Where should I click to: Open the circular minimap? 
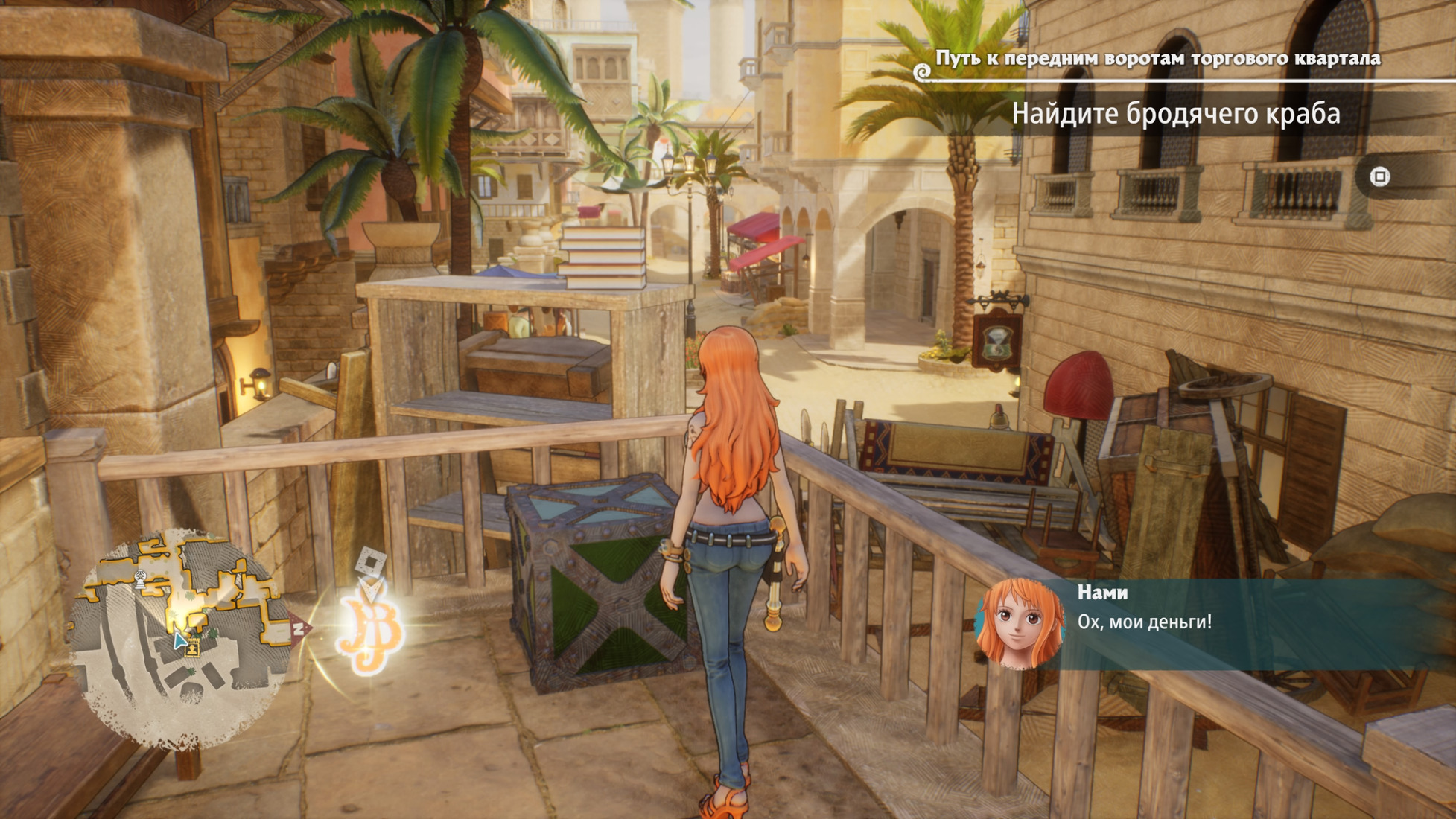[182, 637]
